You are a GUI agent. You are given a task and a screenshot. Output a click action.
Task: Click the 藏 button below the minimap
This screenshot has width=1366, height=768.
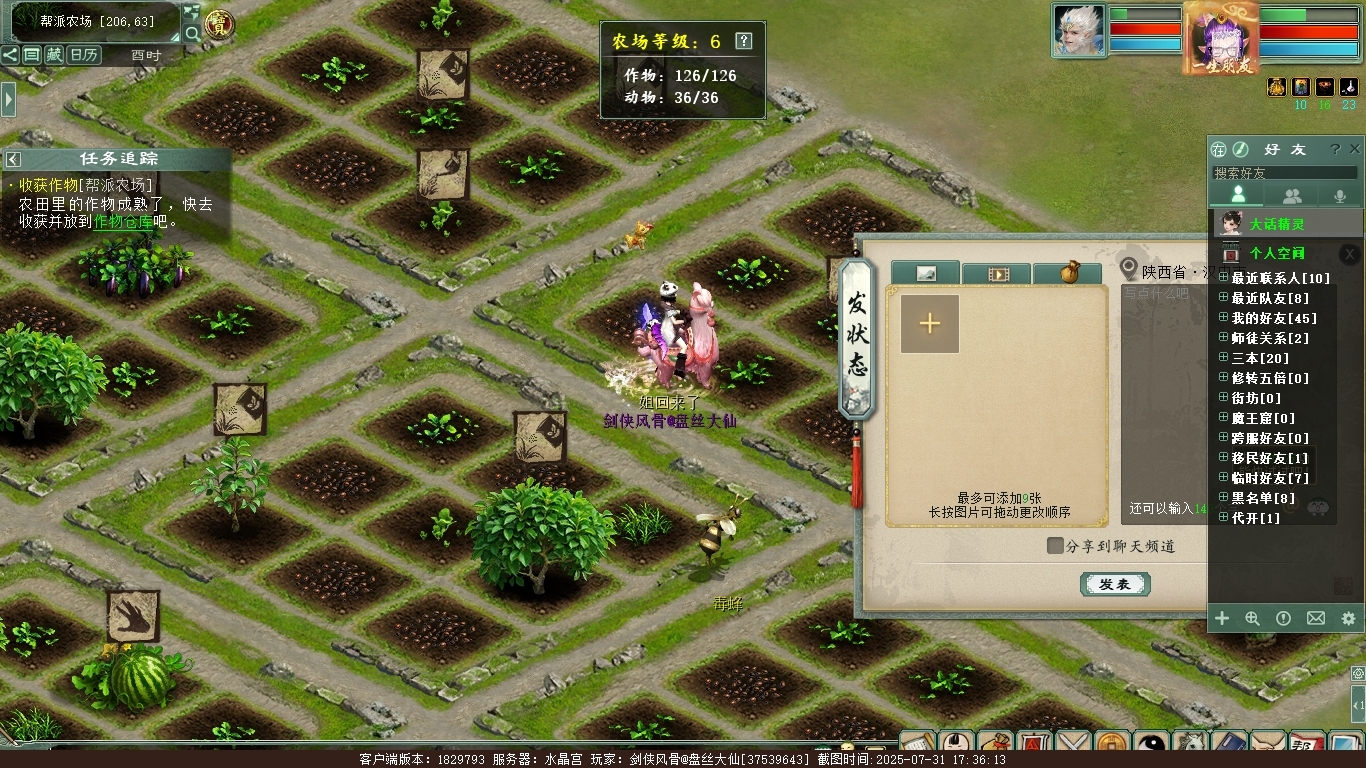click(x=54, y=55)
